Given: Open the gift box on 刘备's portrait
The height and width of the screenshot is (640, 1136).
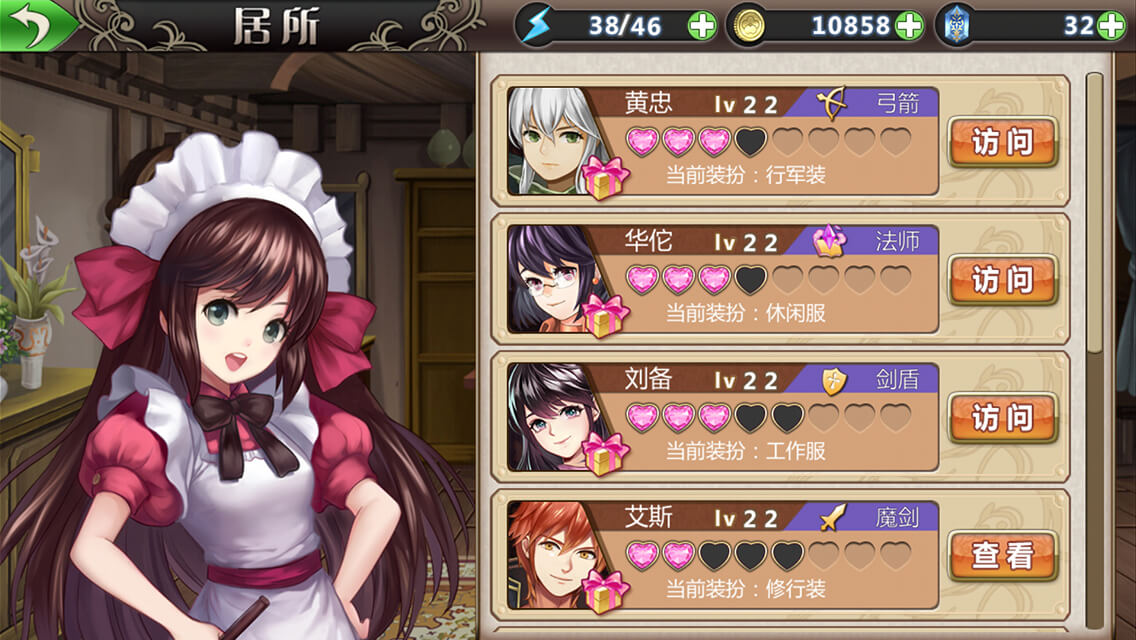Looking at the screenshot, I should click(605, 453).
